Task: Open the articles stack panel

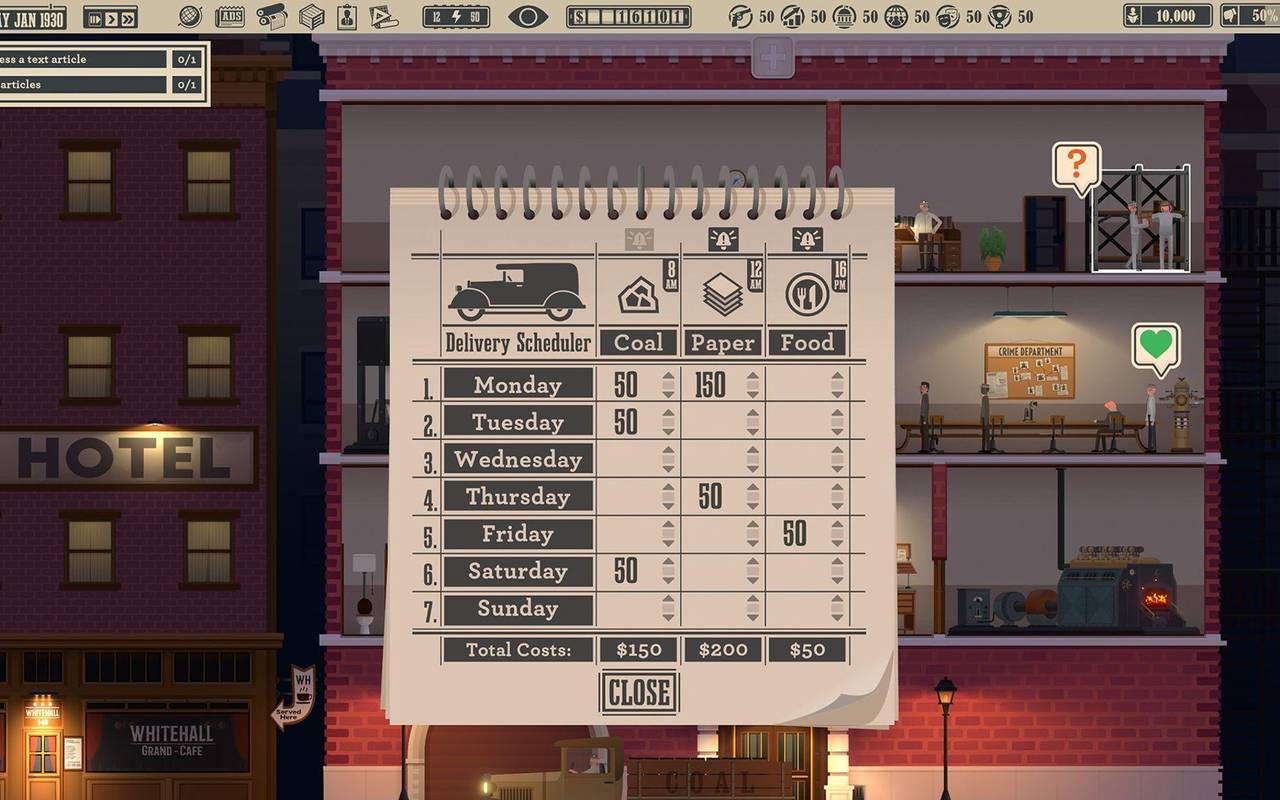Action: (383, 16)
